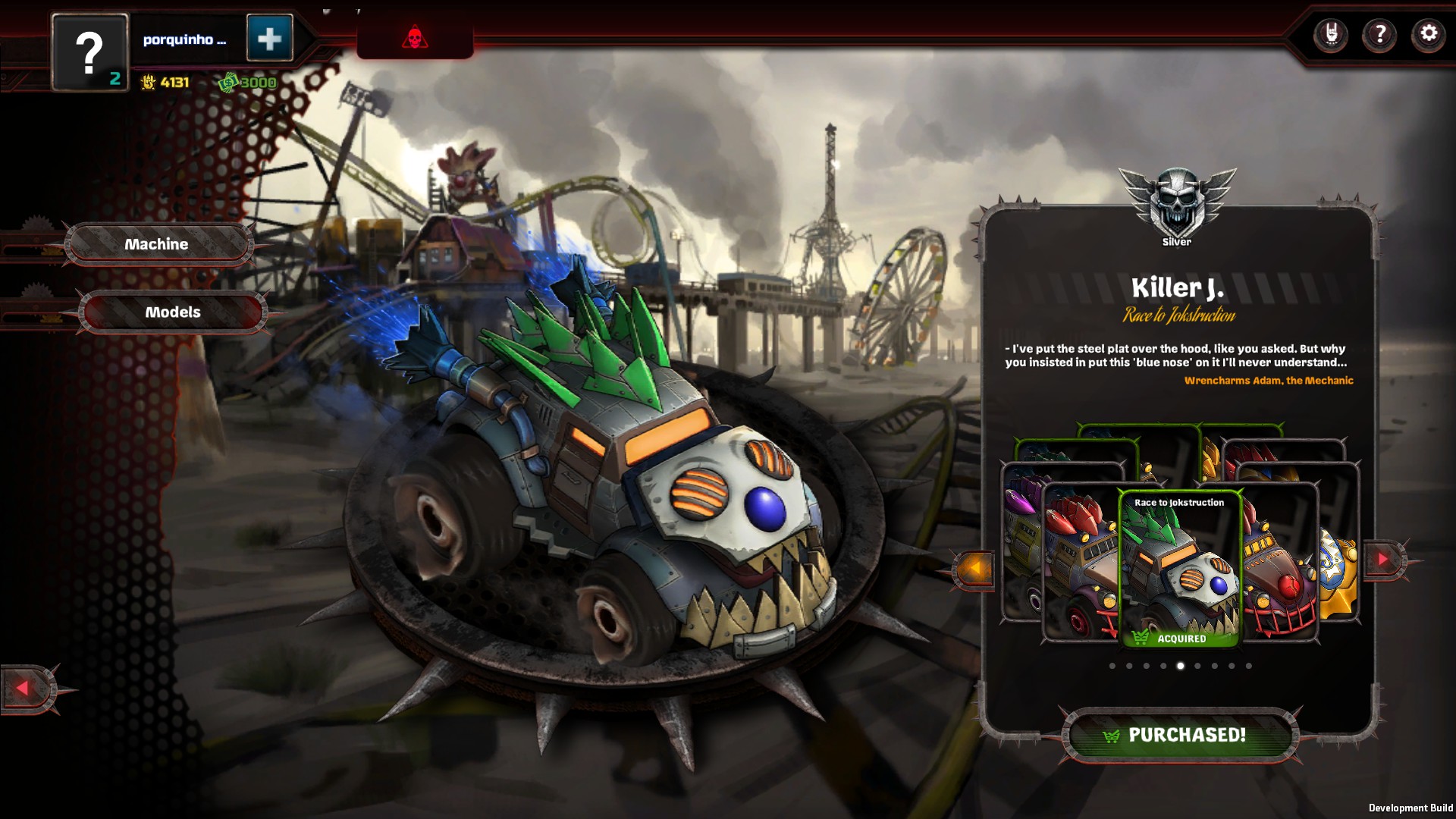Click the blue plus button beside porquinho
Screen dimensions: 1456x819
pos(270,39)
